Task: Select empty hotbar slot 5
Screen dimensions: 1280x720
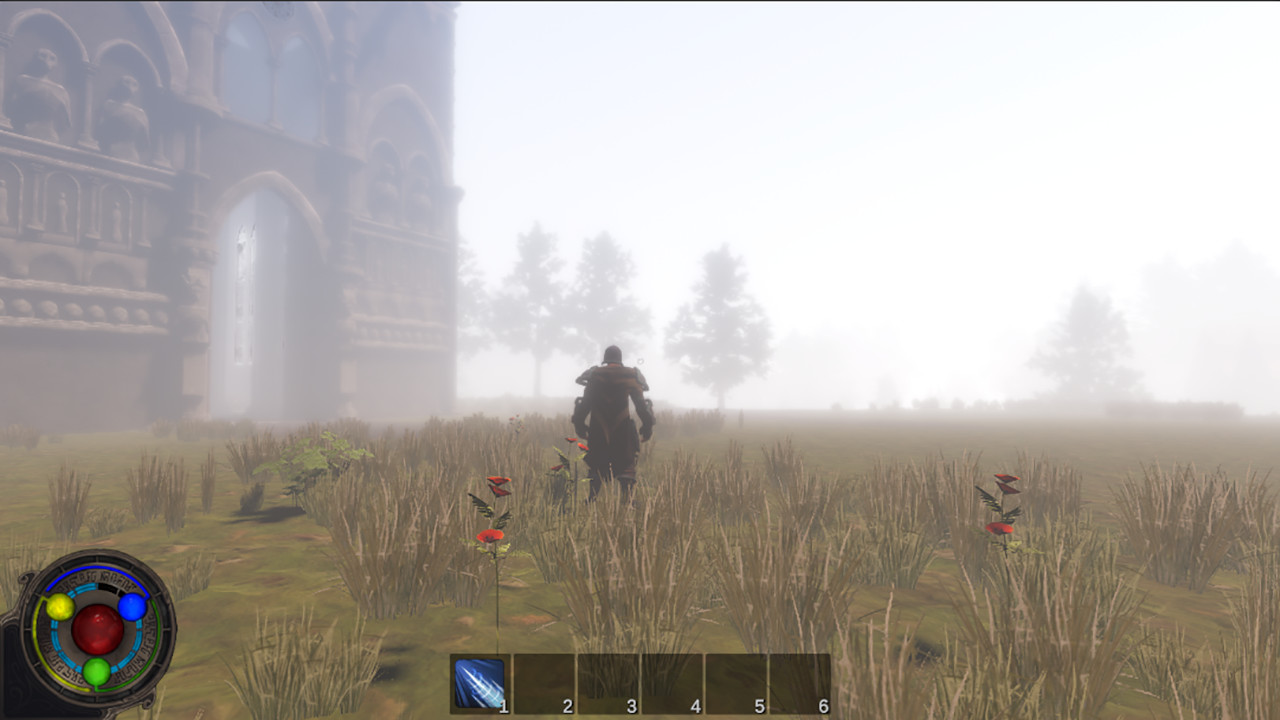Action: 733,680
